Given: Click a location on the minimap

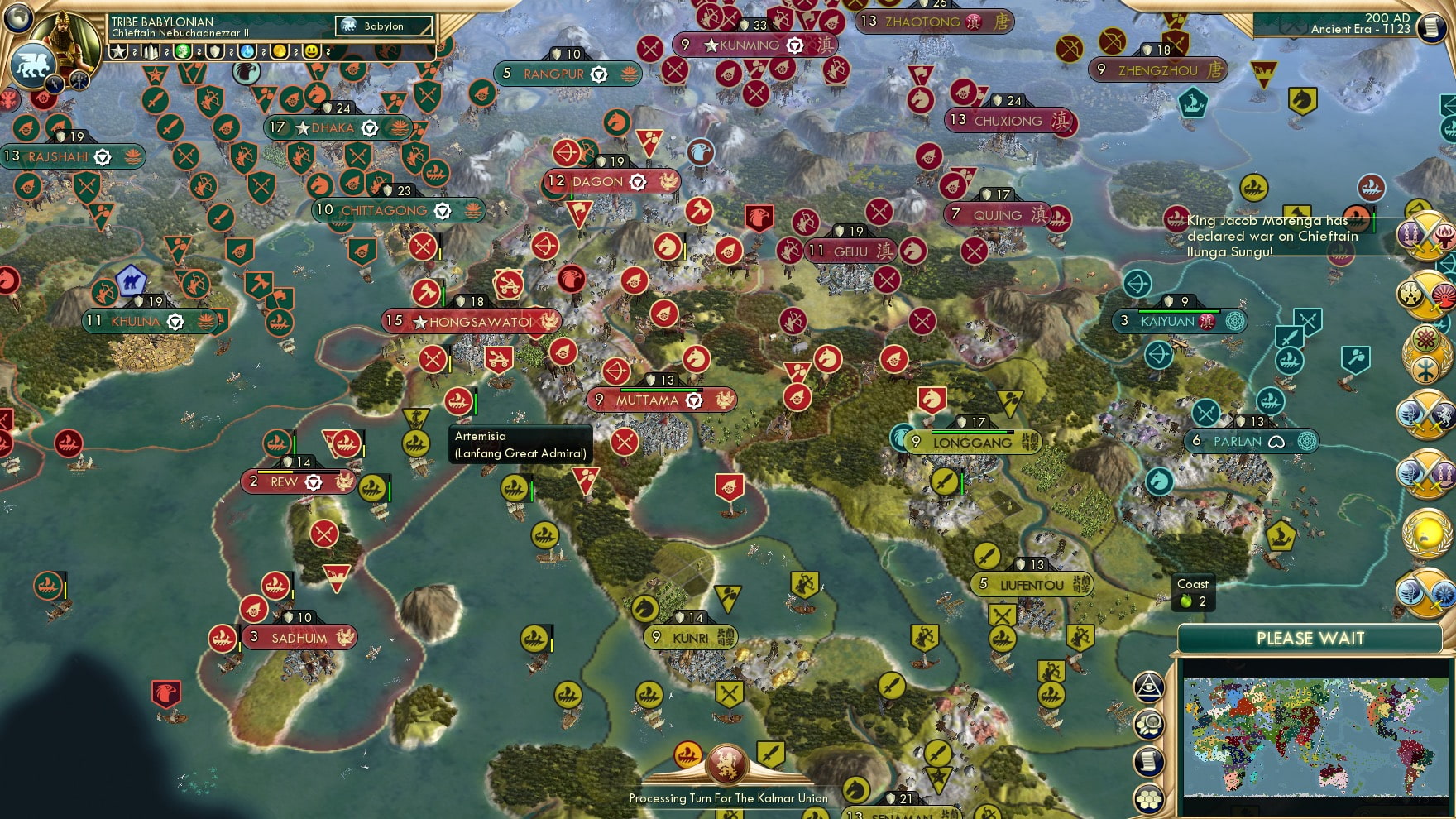Looking at the screenshot, I should pos(1315,736).
